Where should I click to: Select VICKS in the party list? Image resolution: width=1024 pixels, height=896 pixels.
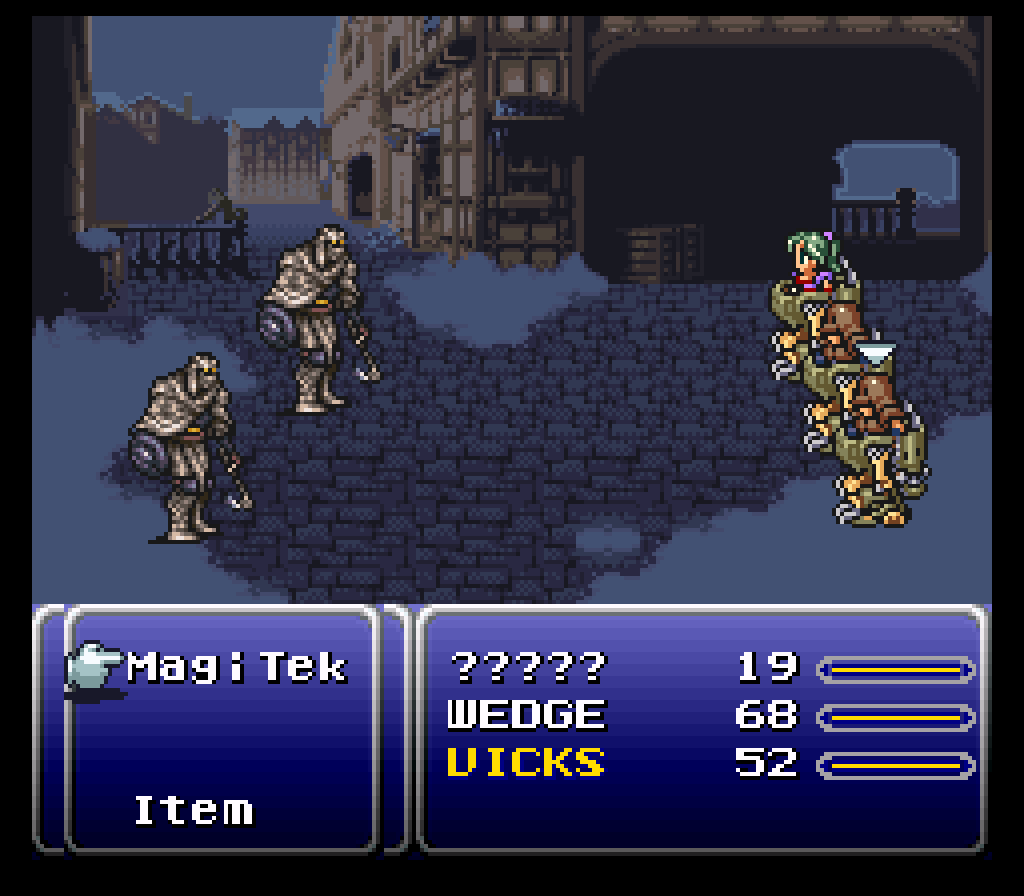tap(526, 763)
